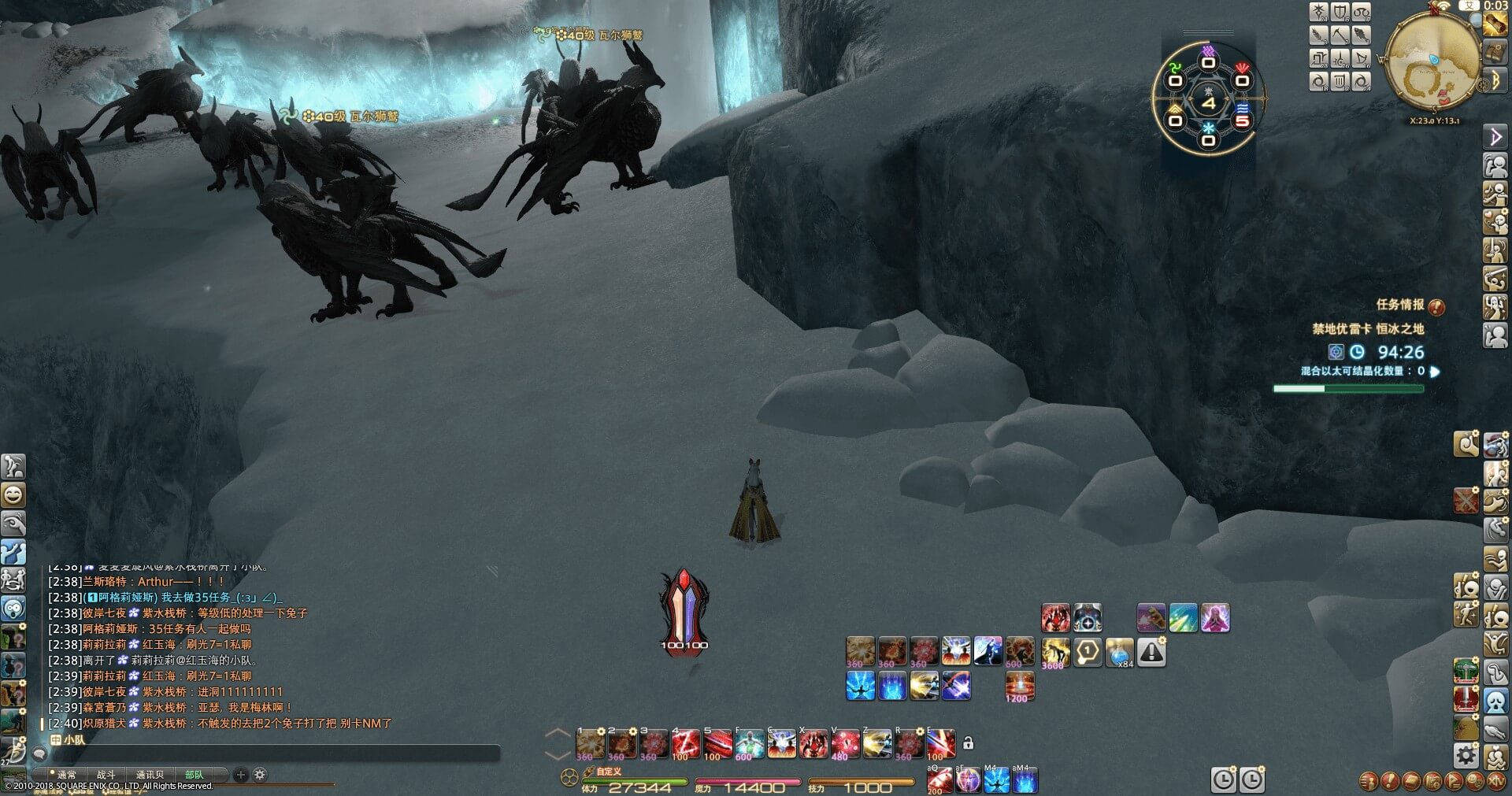Click the green healing figure skill on key F
This screenshot has height=796, width=1512.
(749, 744)
